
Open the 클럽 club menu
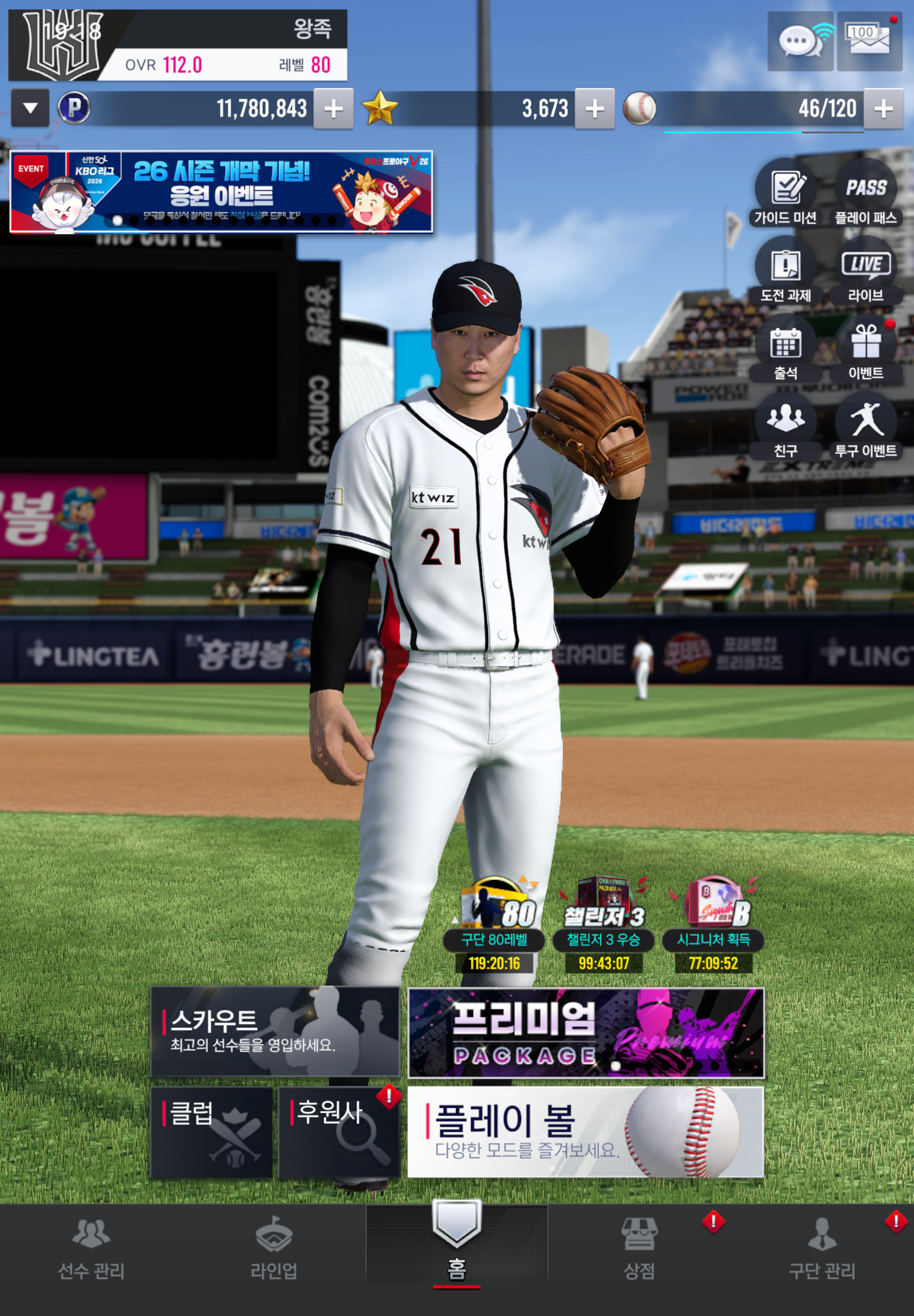click(211, 1132)
